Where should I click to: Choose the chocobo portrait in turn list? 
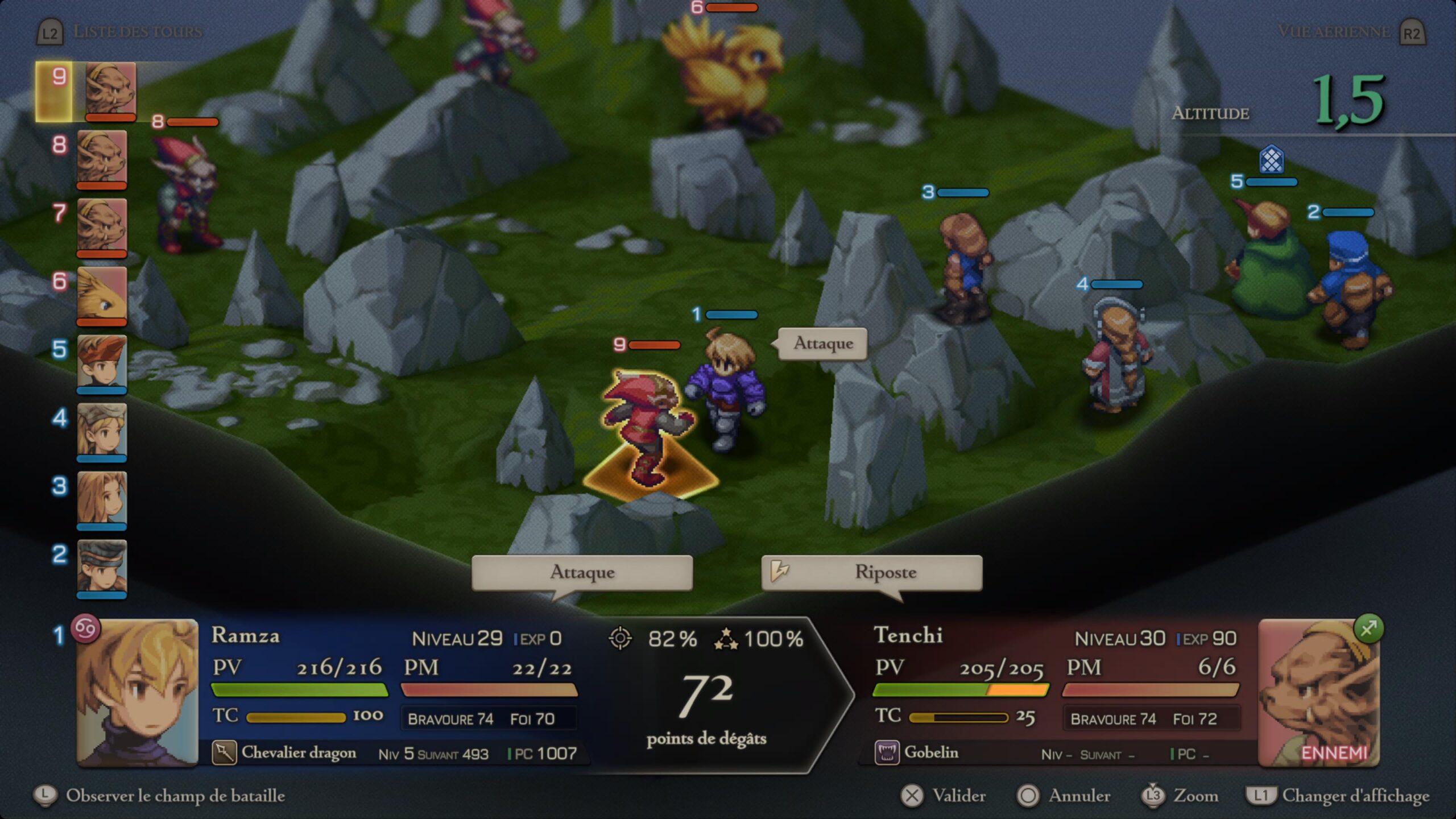point(102,295)
